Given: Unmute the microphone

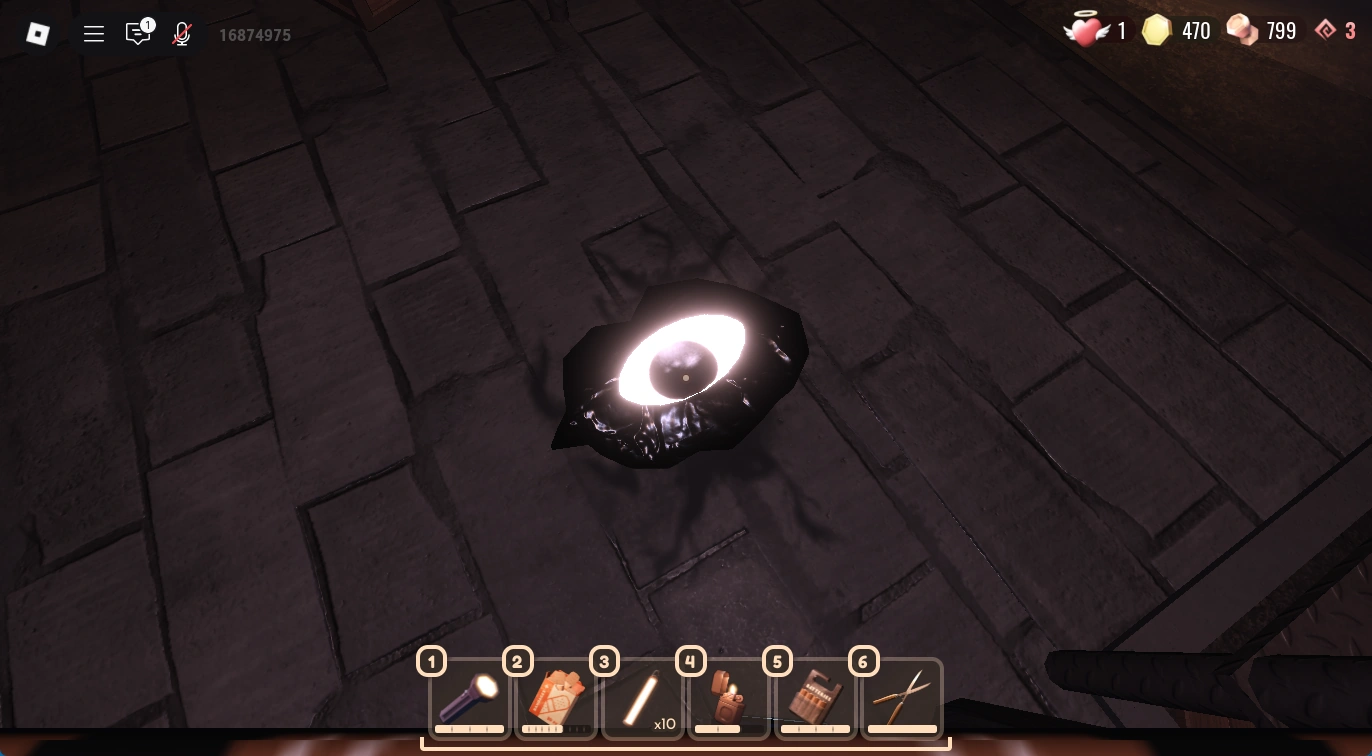Looking at the screenshot, I should pos(181,34).
